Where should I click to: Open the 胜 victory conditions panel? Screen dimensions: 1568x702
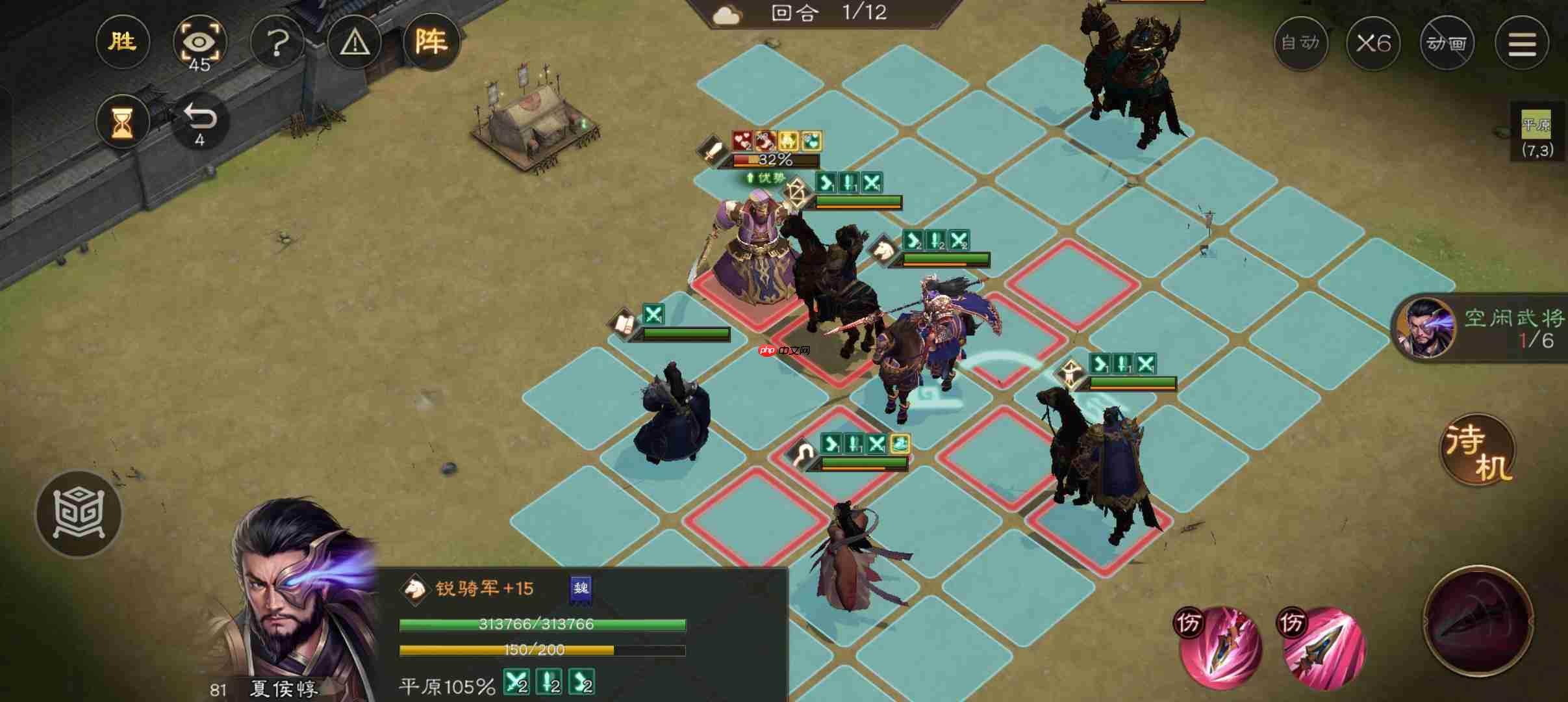click(122, 42)
